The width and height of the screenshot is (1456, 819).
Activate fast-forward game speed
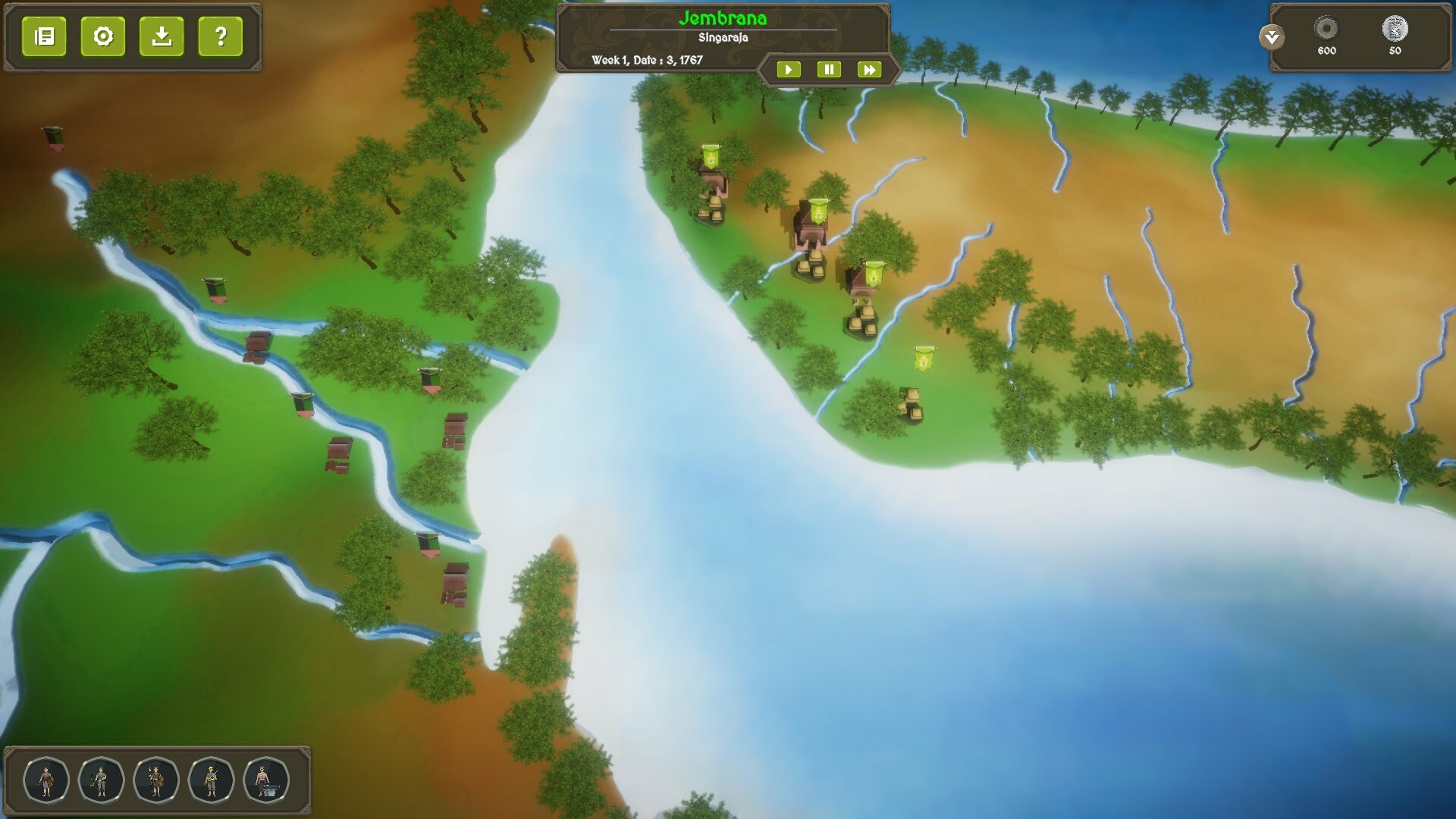point(870,69)
